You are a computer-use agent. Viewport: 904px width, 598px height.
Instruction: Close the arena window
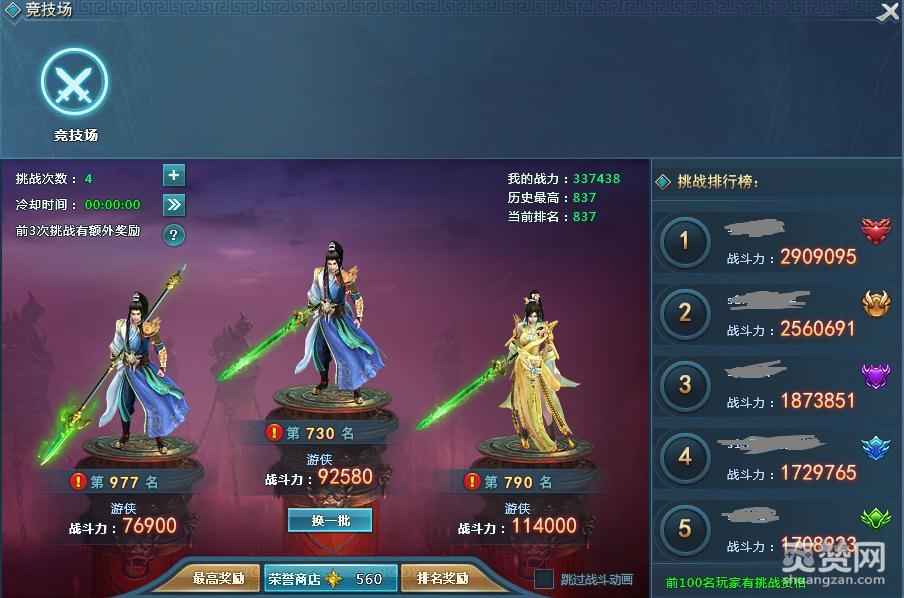tap(888, 12)
